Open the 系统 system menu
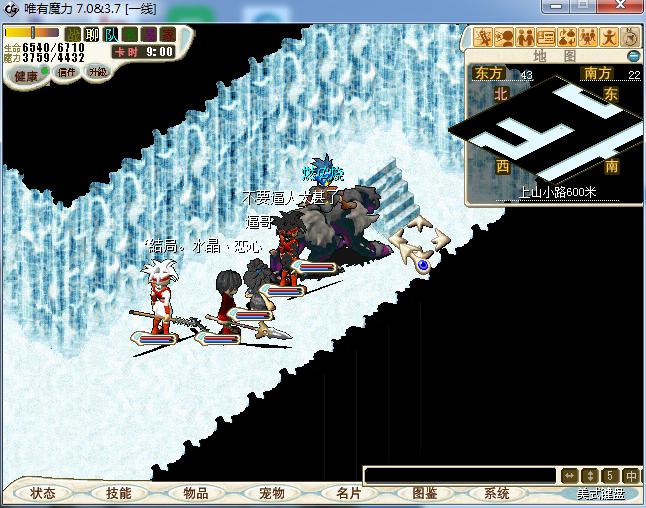 (x=497, y=493)
